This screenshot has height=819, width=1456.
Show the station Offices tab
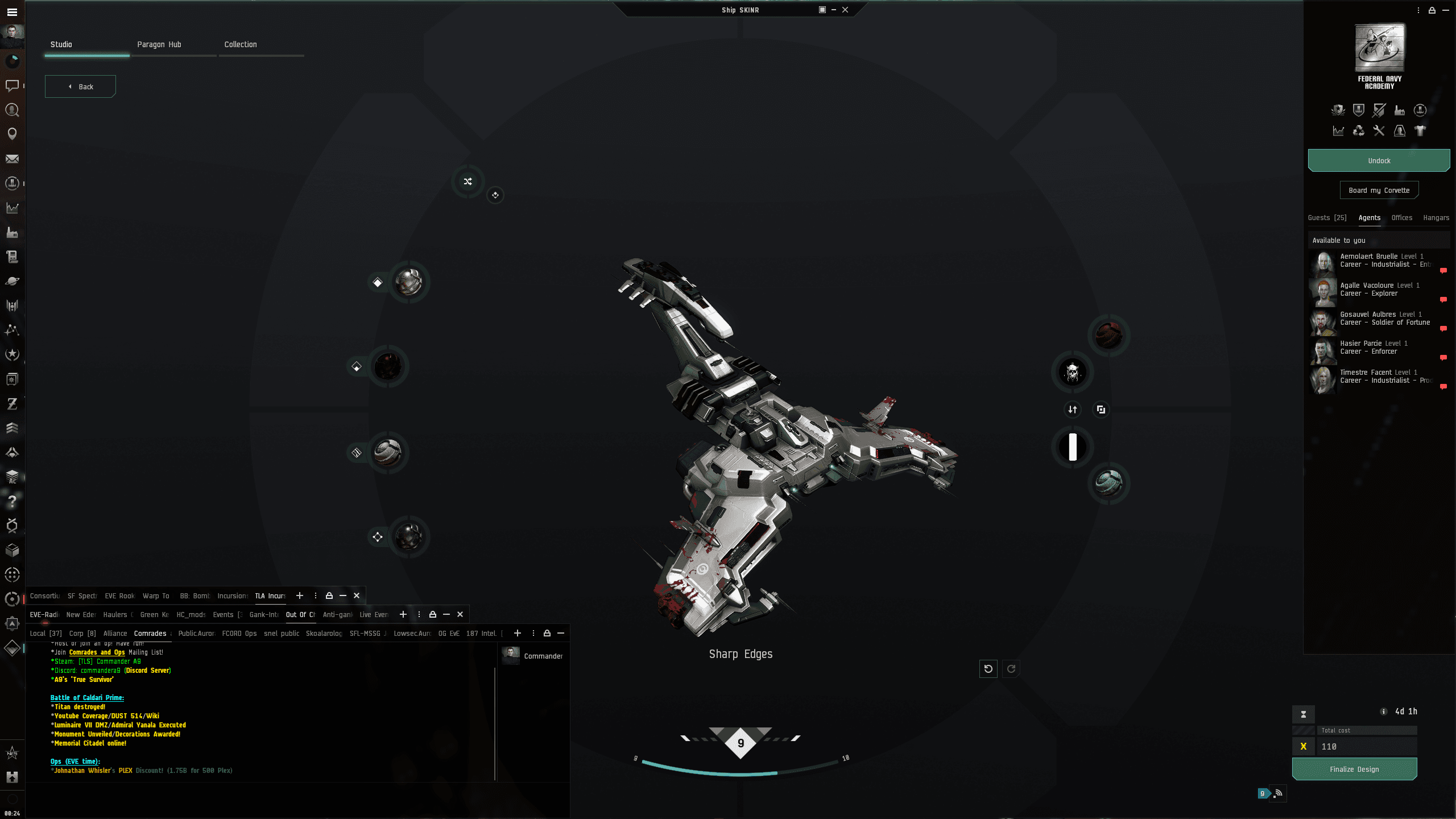(x=1402, y=218)
